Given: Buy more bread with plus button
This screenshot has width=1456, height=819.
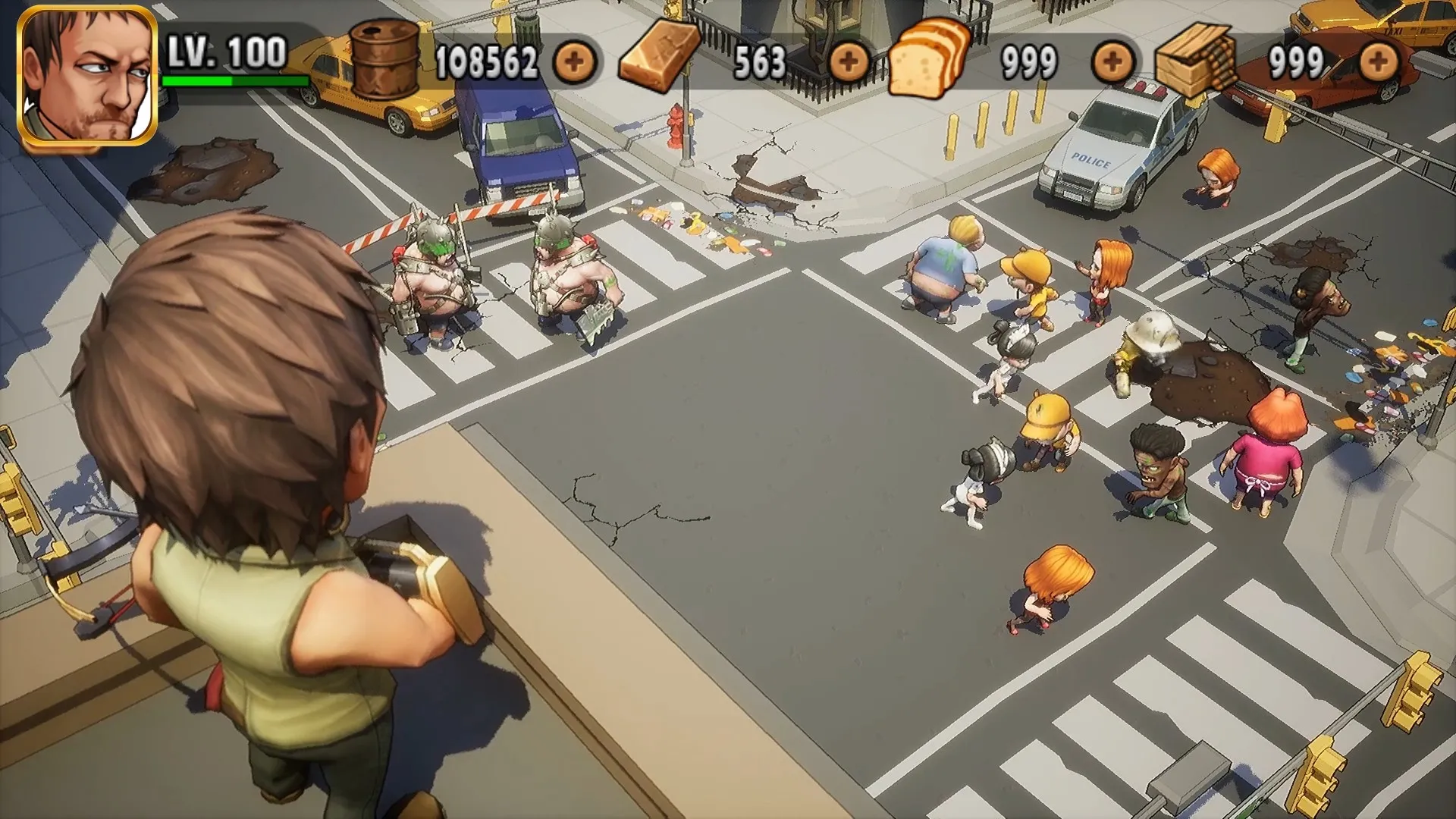Looking at the screenshot, I should (x=1112, y=62).
